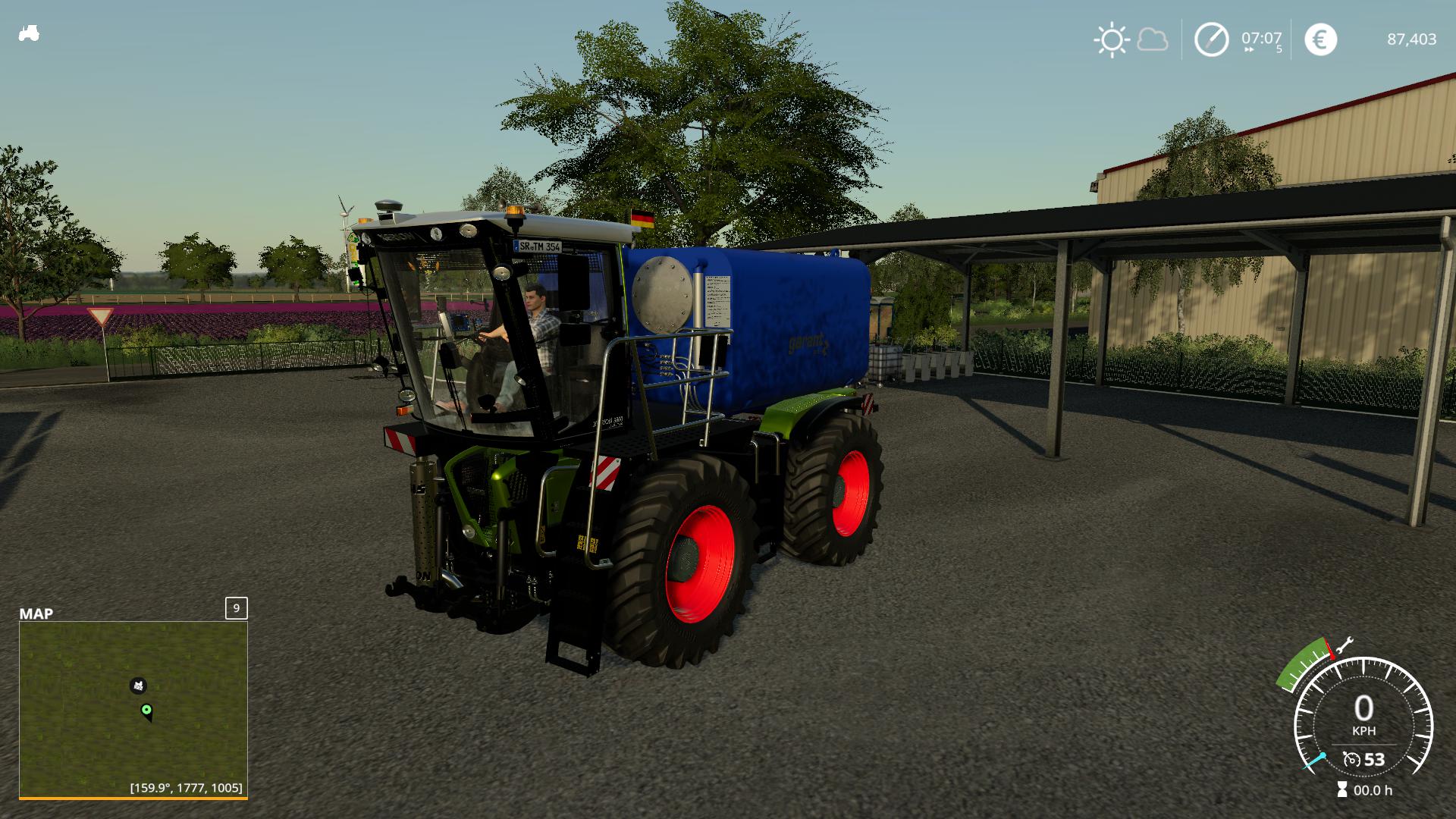The width and height of the screenshot is (1456, 819).
Task: Click the cruise control speed icon
Action: click(1351, 759)
